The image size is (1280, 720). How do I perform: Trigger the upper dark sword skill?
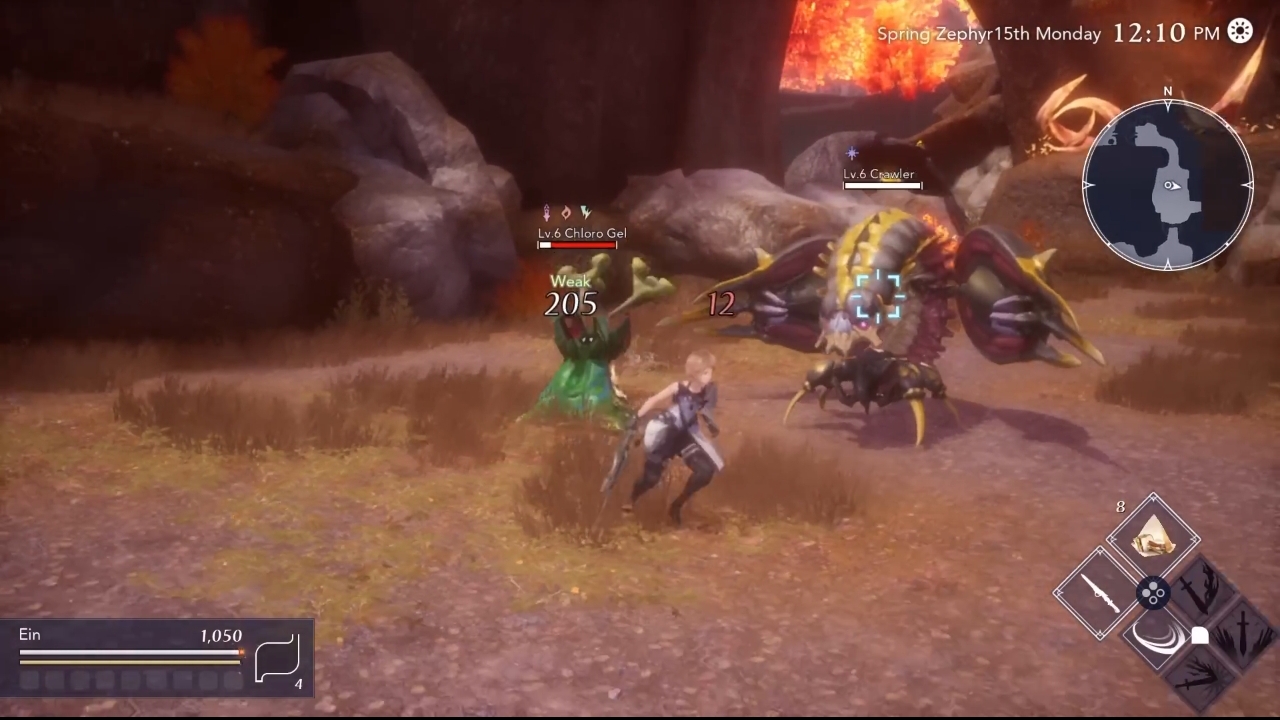coord(1202,592)
